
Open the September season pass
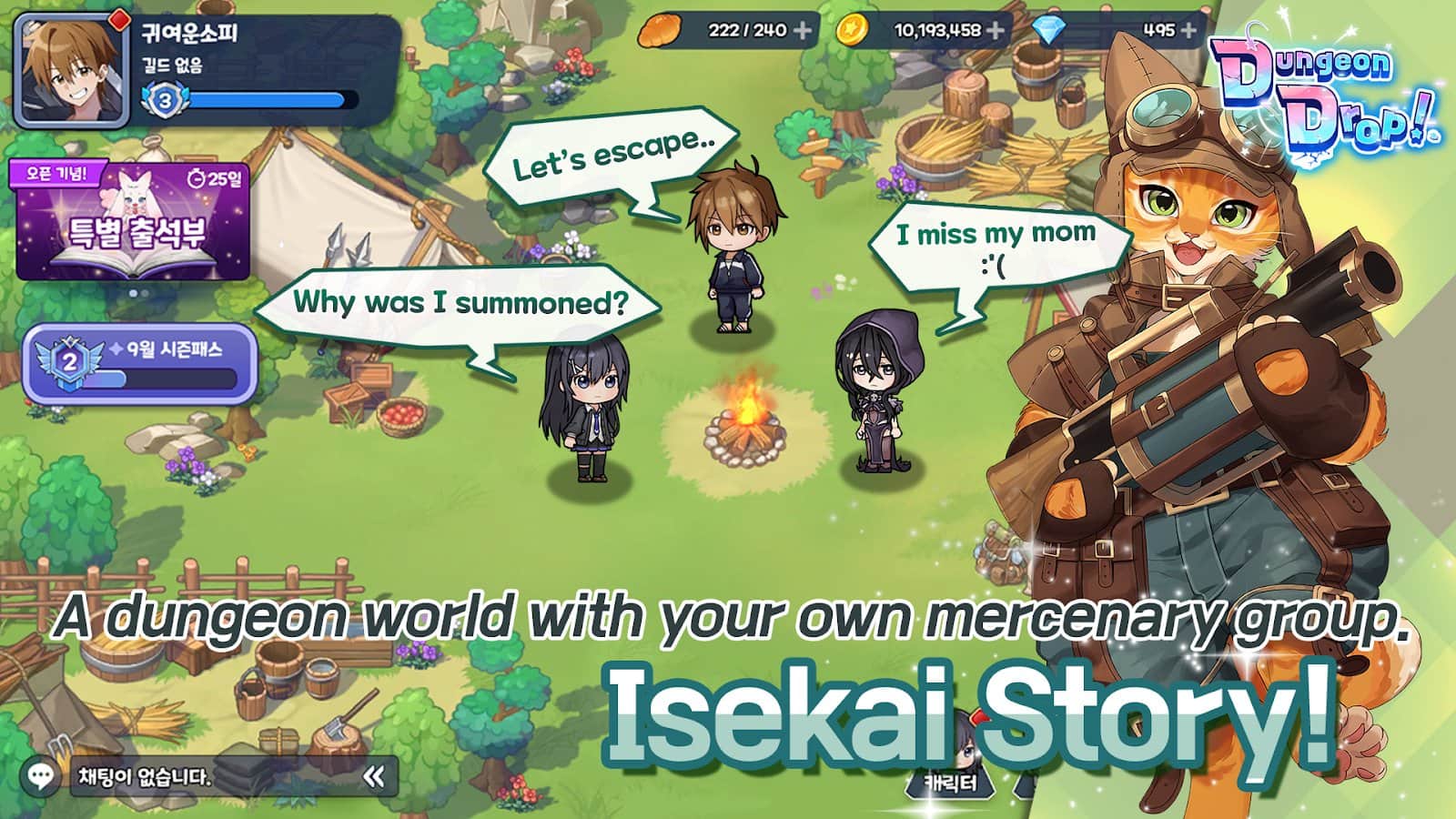[x=139, y=363]
